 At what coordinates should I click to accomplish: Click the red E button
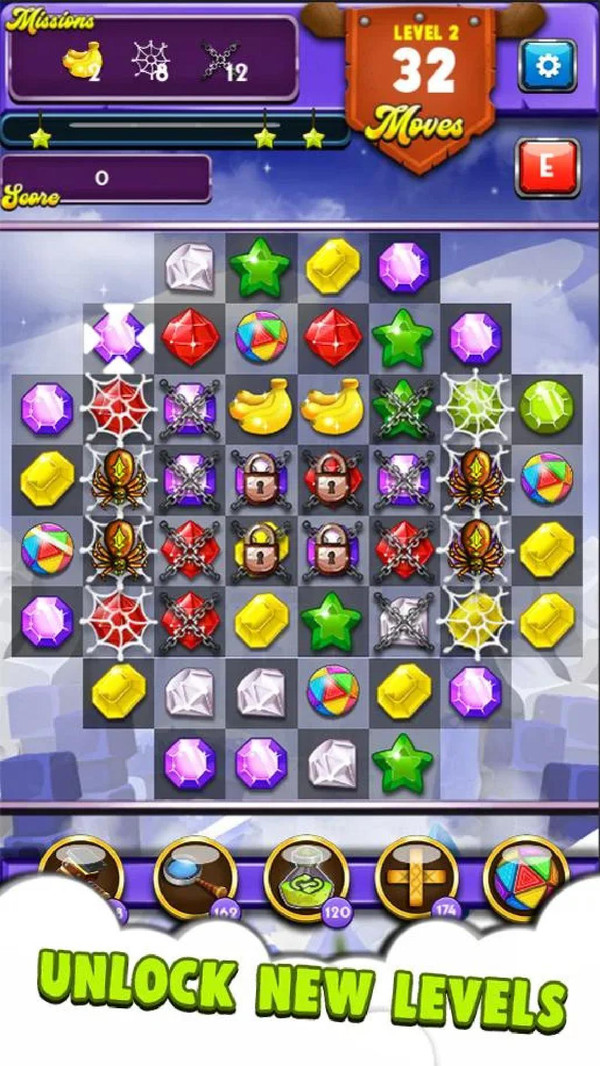click(546, 167)
